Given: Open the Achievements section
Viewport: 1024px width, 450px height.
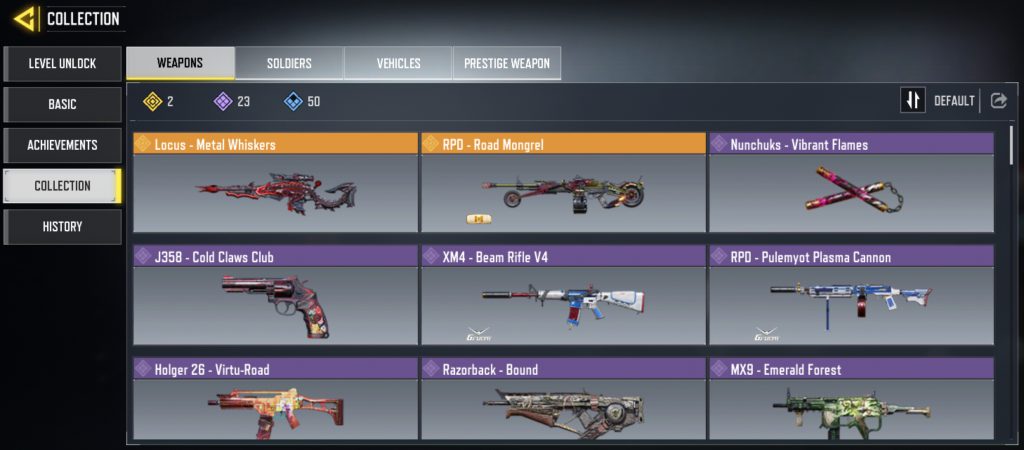Looking at the screenshot, I should click(x=62, y=145).
